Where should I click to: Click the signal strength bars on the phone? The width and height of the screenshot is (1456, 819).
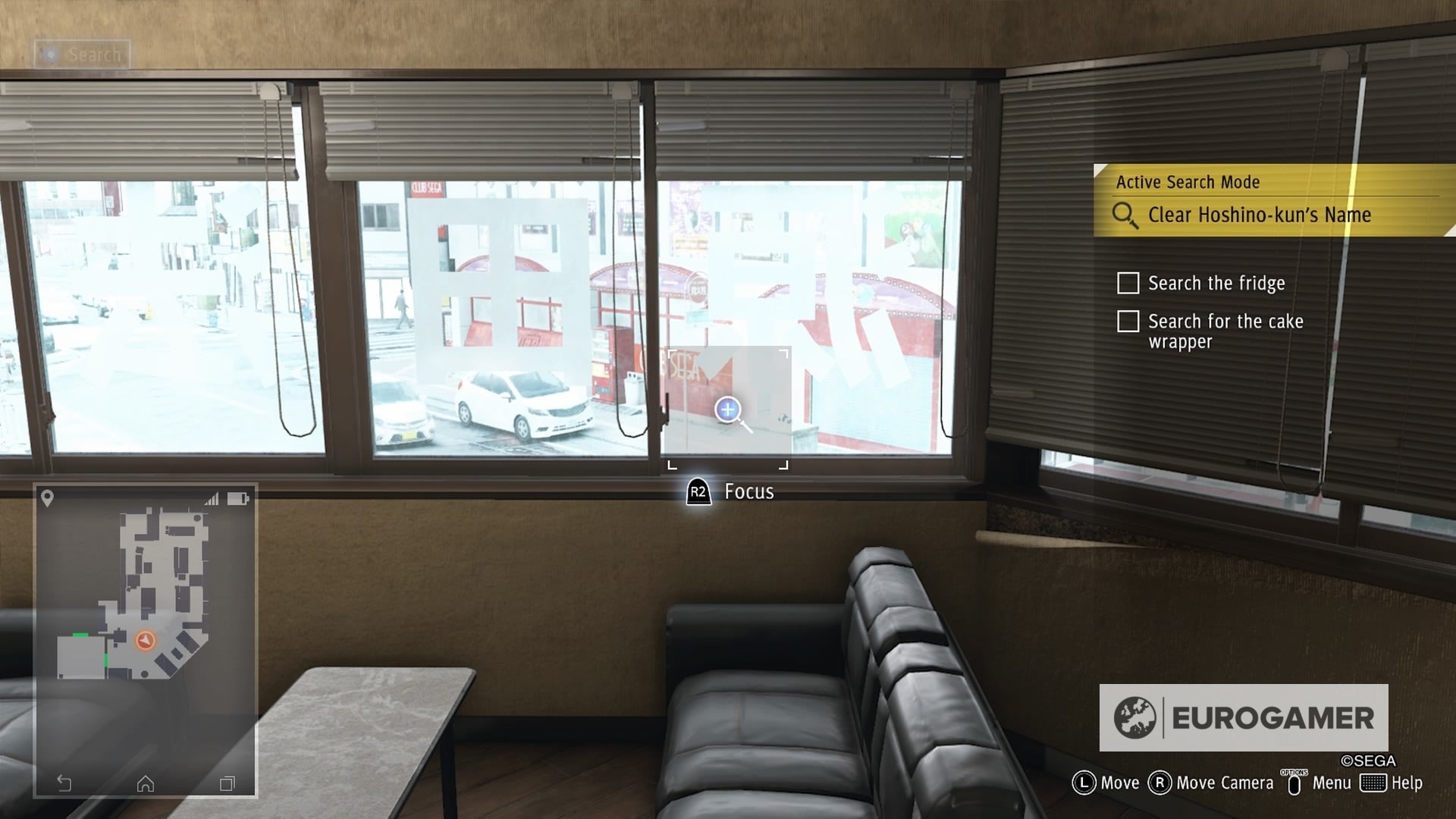[x=211, y=499]
